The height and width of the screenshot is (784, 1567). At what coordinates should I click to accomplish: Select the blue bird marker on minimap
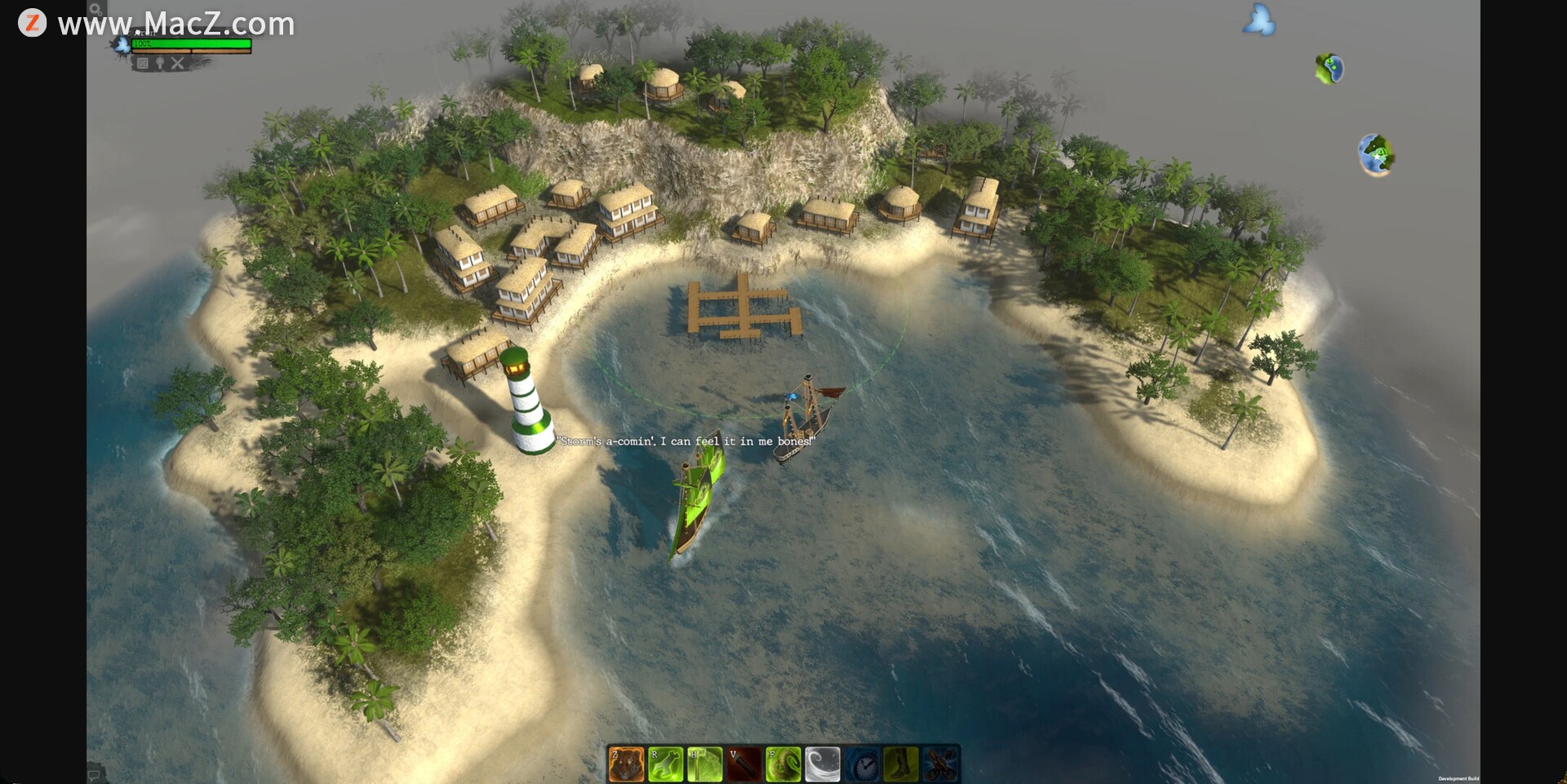point(1258,20)
